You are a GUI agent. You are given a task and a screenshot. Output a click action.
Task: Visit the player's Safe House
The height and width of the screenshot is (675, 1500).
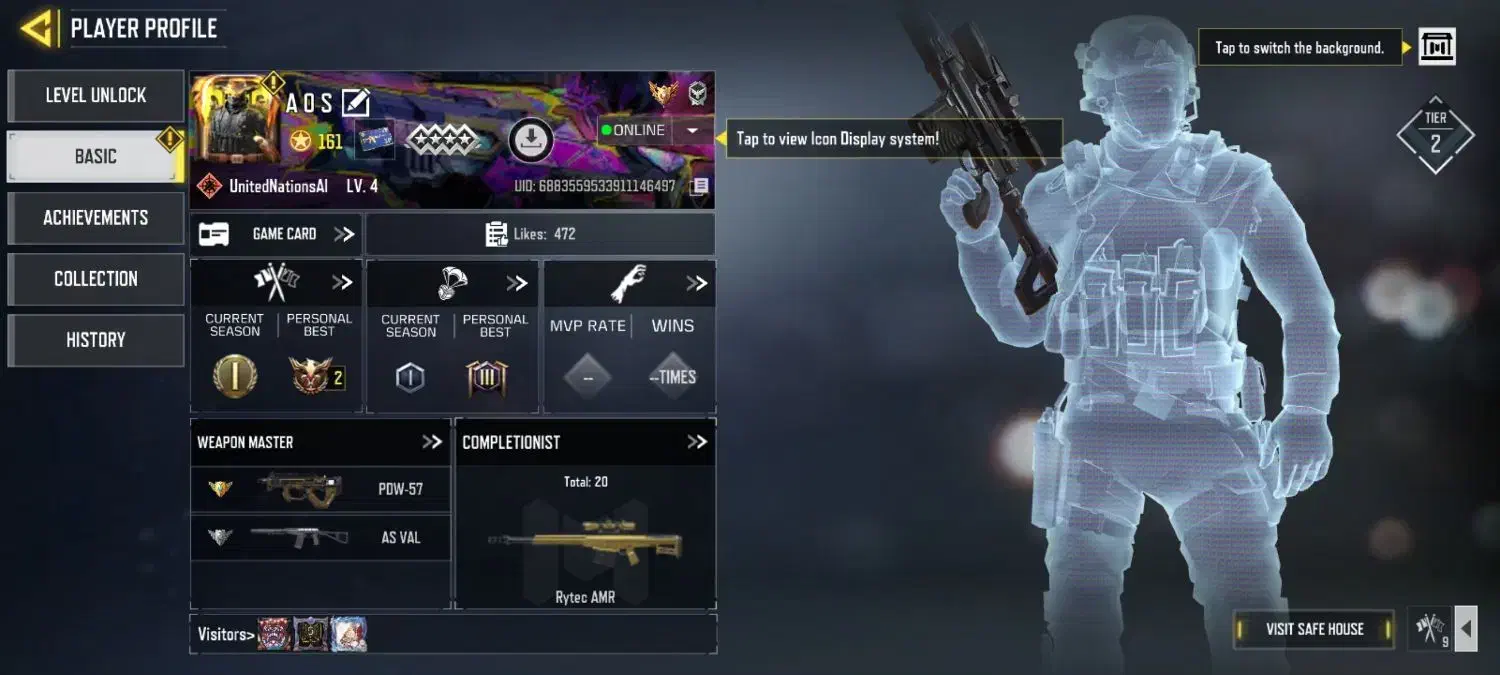pos(1314,629)
